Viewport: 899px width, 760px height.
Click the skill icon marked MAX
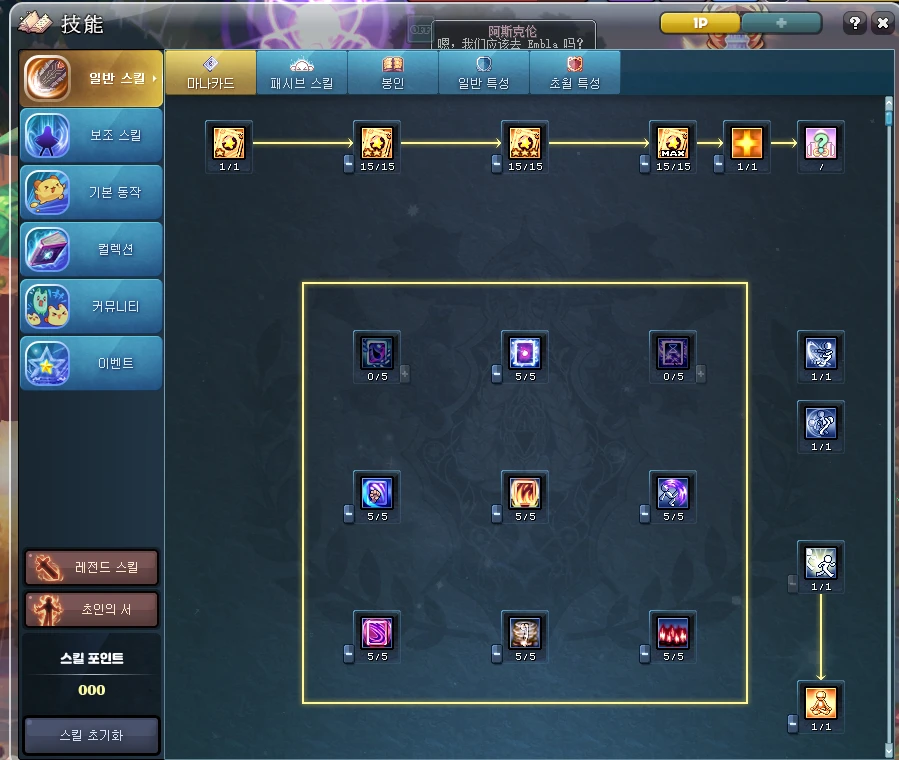[673, 143]
